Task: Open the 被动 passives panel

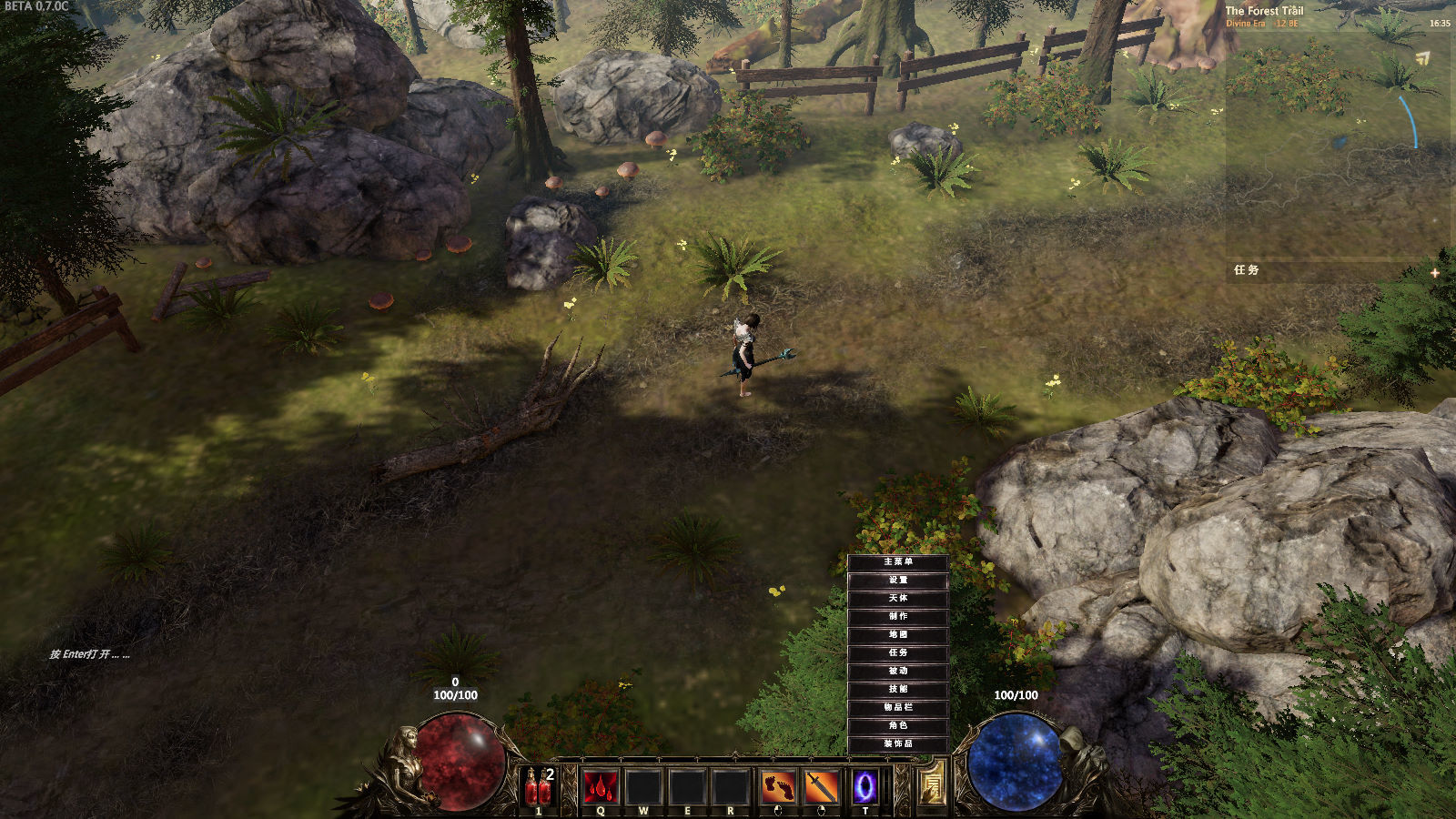Action: click(898, 672)
